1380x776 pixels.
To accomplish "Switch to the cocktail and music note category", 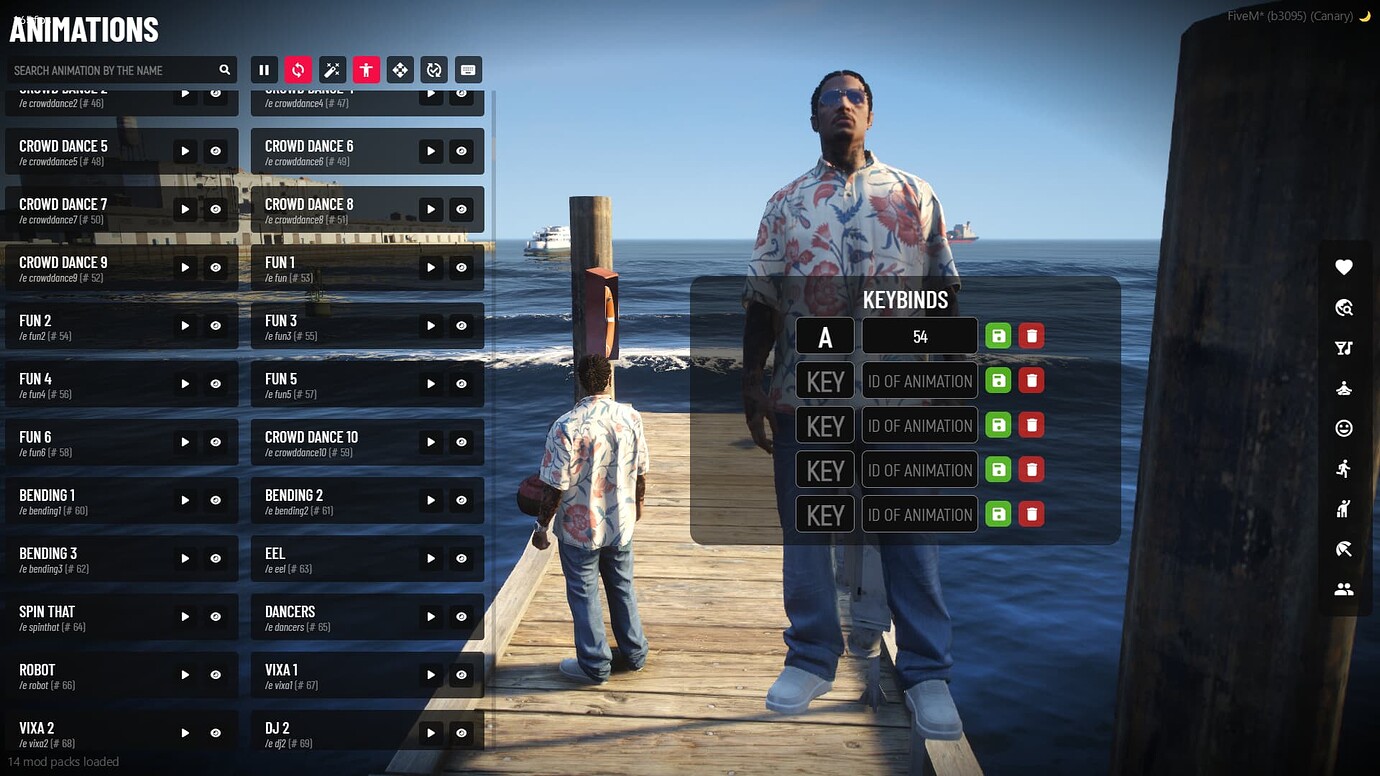I will [1344, 348].
